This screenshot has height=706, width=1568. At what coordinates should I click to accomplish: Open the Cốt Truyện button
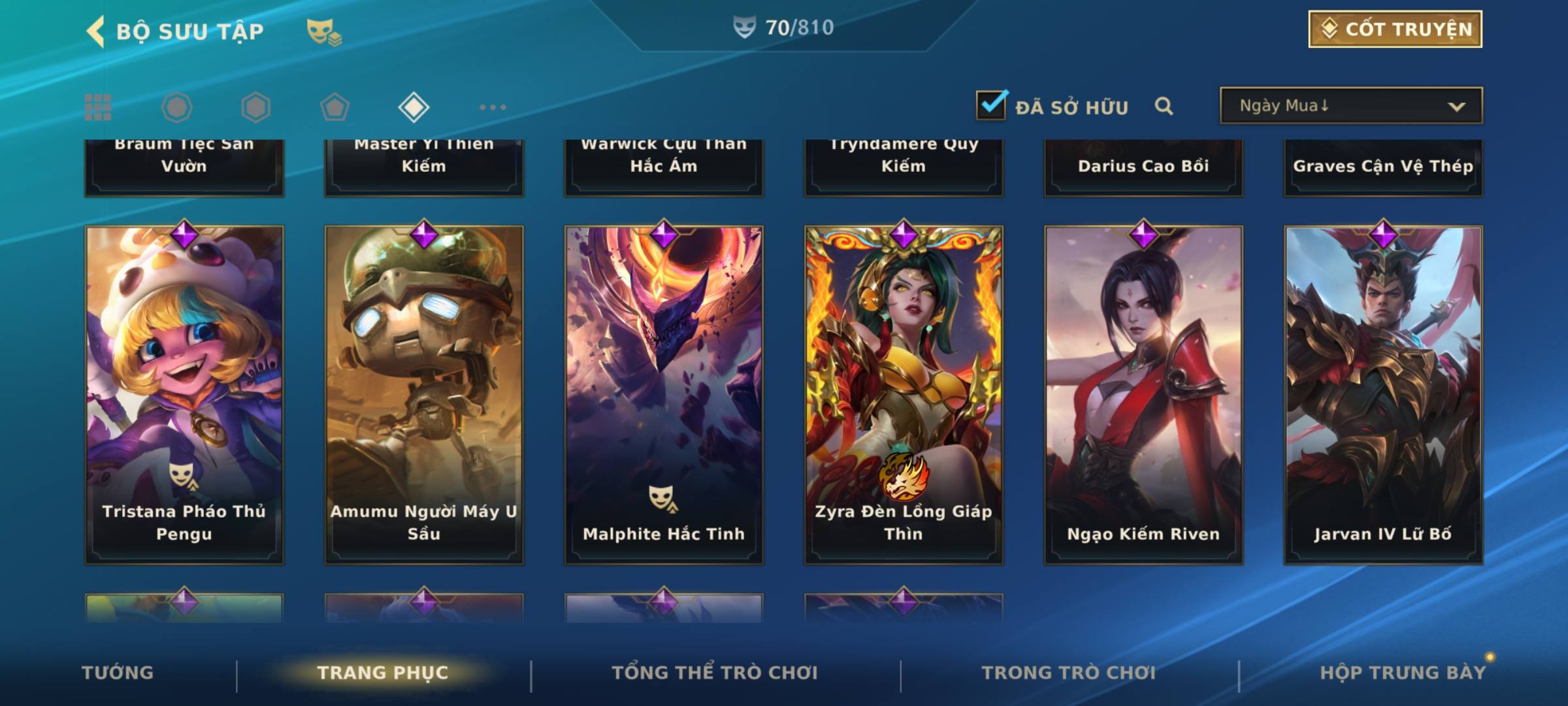tap(1395, 29)
